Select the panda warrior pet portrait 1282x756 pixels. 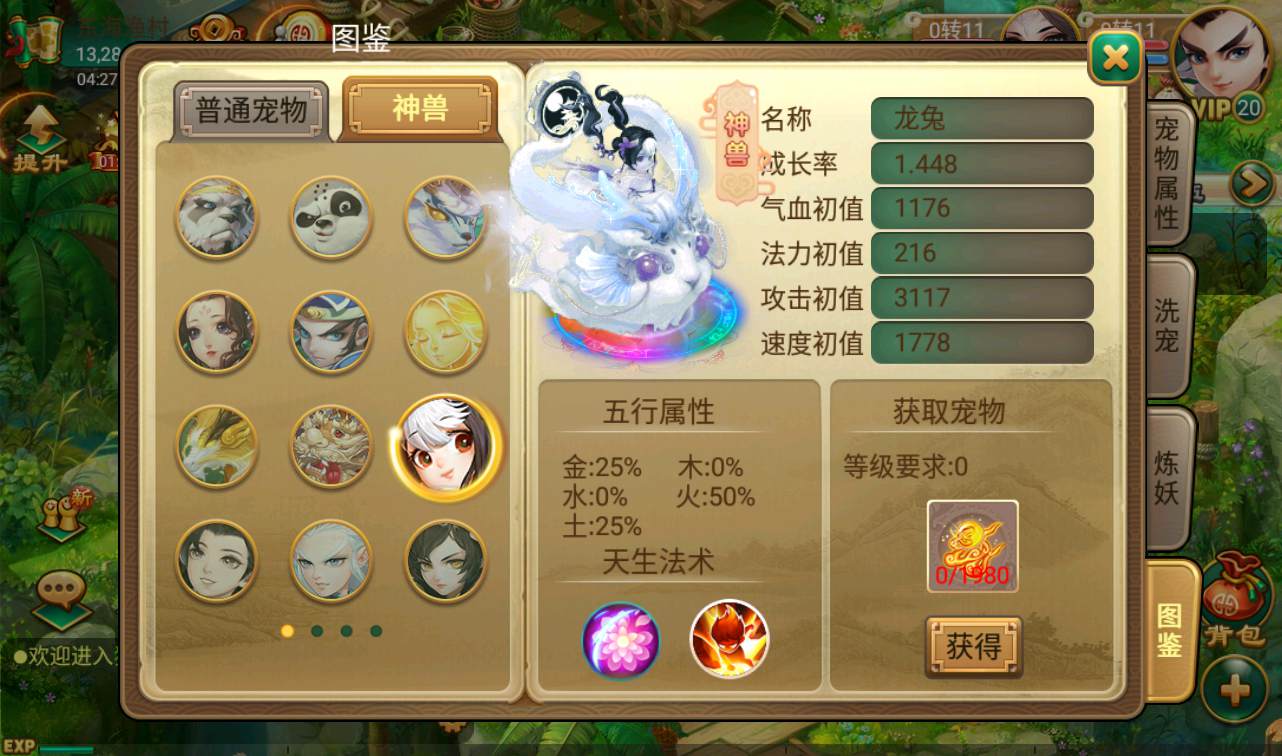pos(216,216)
